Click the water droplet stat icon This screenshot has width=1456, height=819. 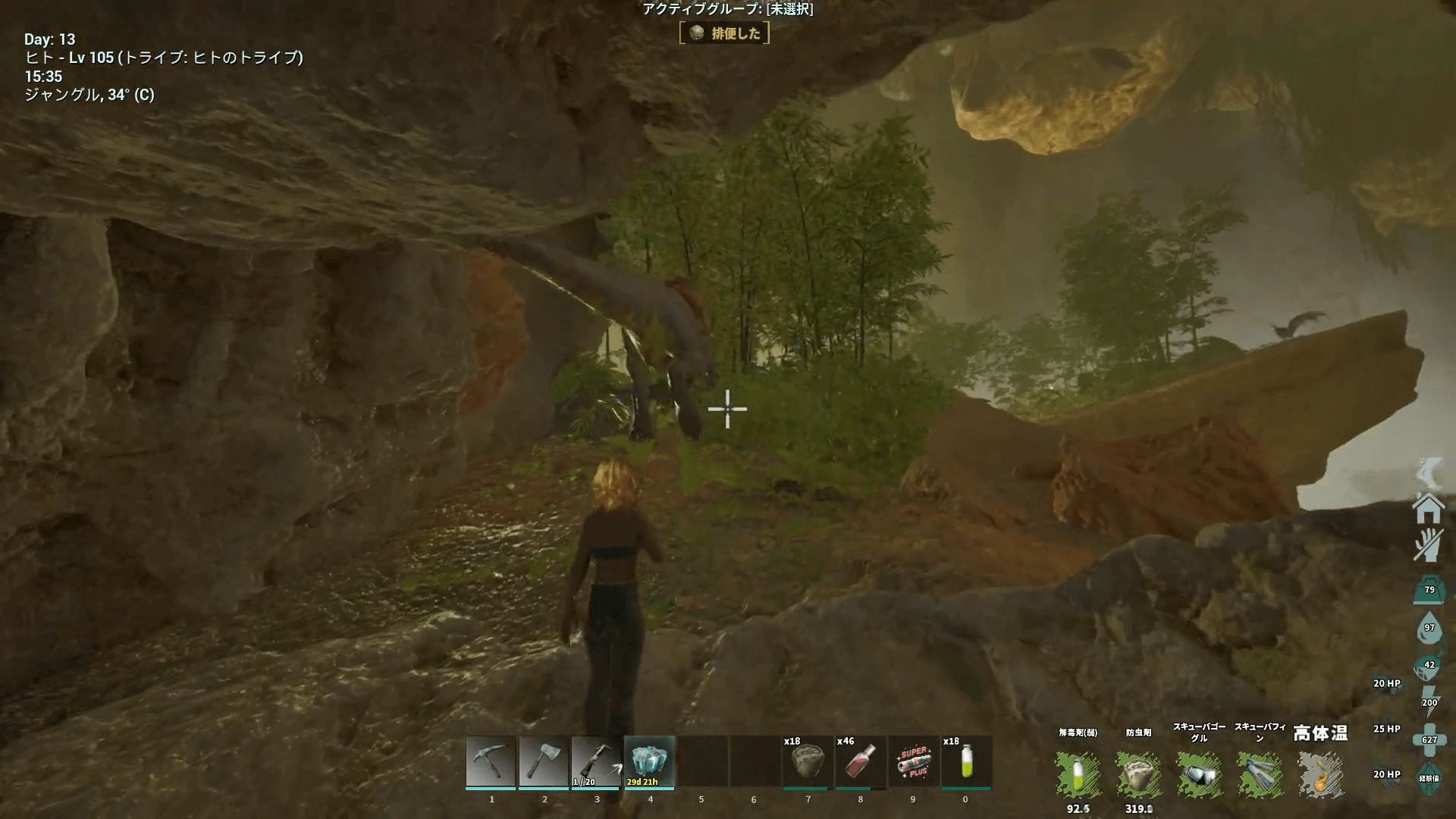point(1429,628)
